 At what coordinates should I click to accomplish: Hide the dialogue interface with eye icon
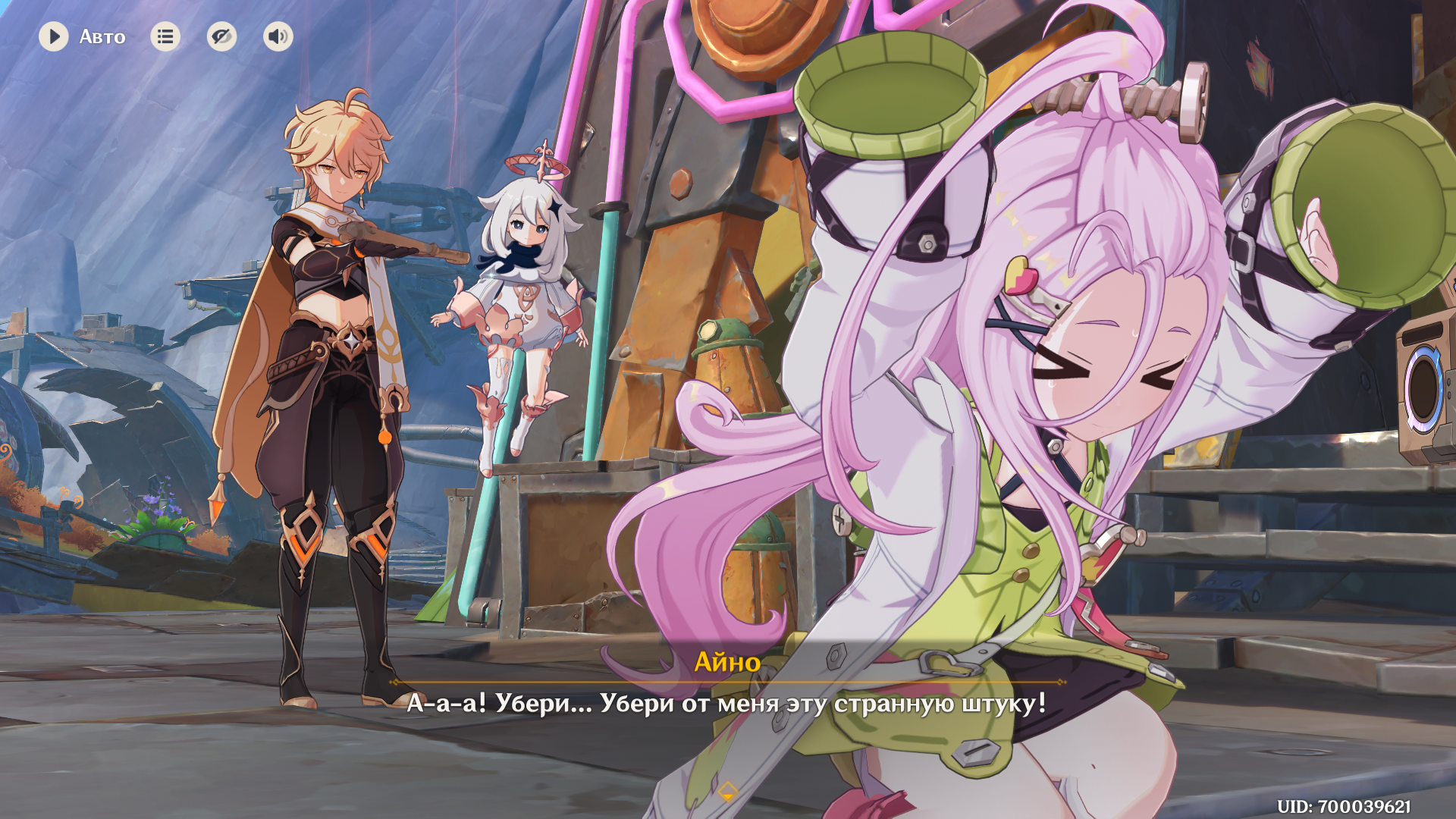point(221,36)
